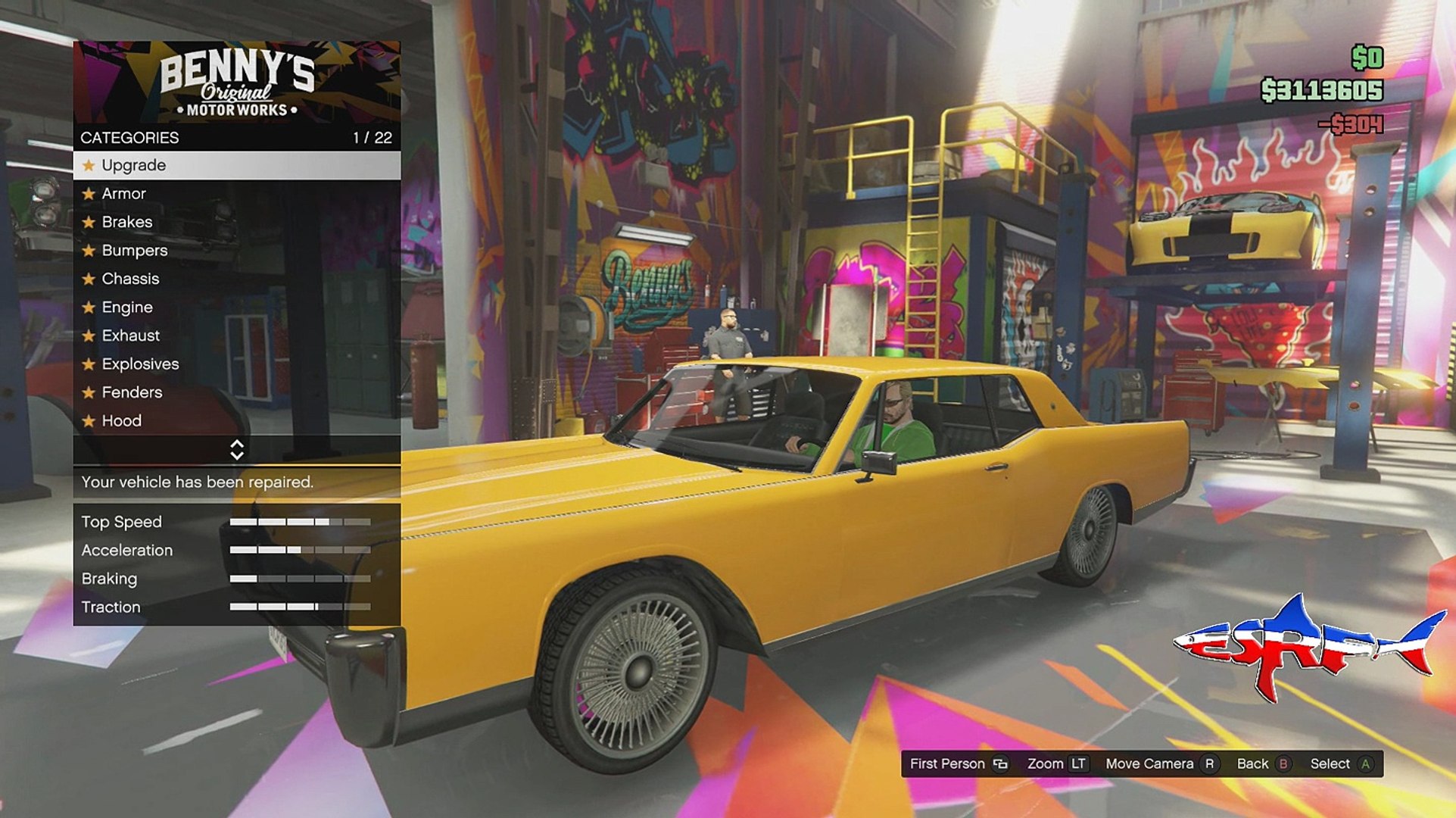Click the category list scroll arrows
Viewport: 1456px width, 818px height.
pyautogui.click(x=237, y=450)
